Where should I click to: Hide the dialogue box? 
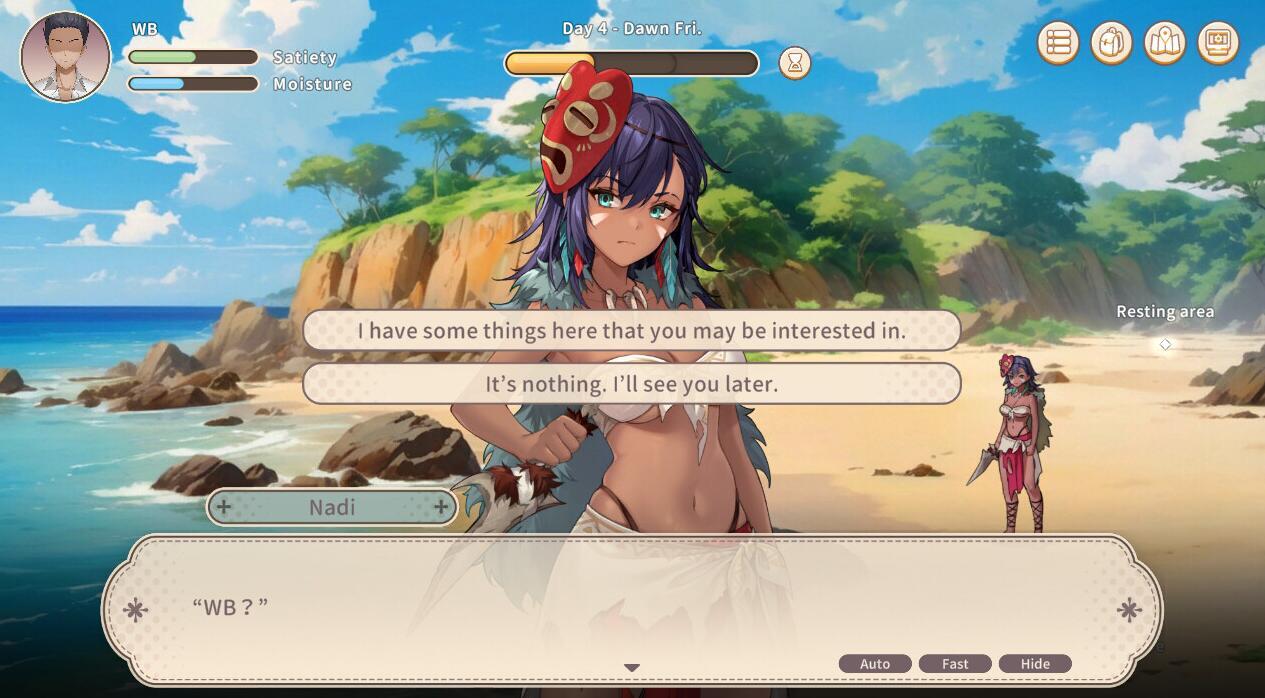tap(1035, 664)
